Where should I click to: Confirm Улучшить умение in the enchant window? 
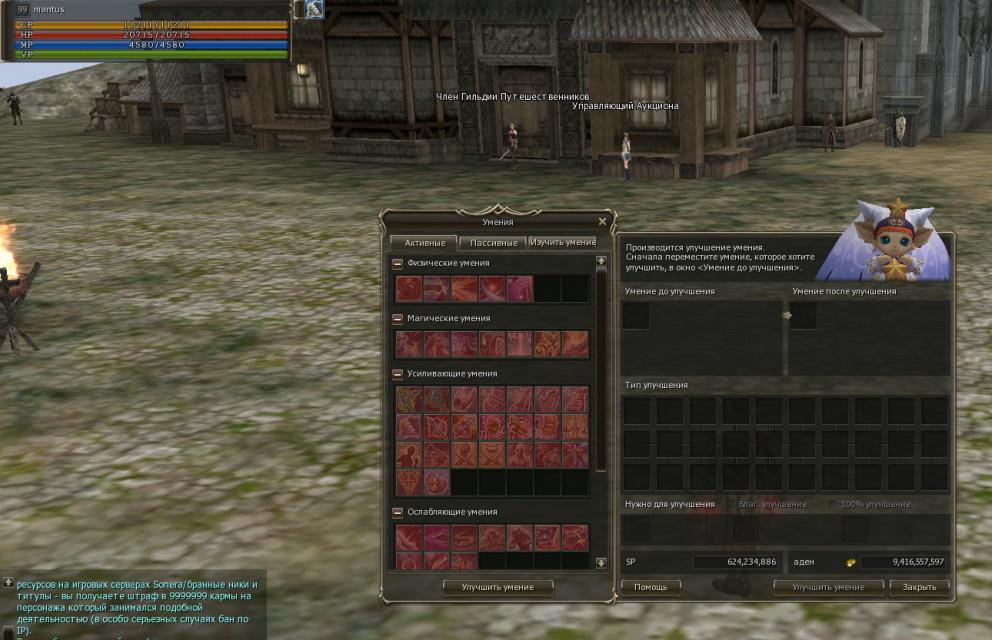coord(827,587)
